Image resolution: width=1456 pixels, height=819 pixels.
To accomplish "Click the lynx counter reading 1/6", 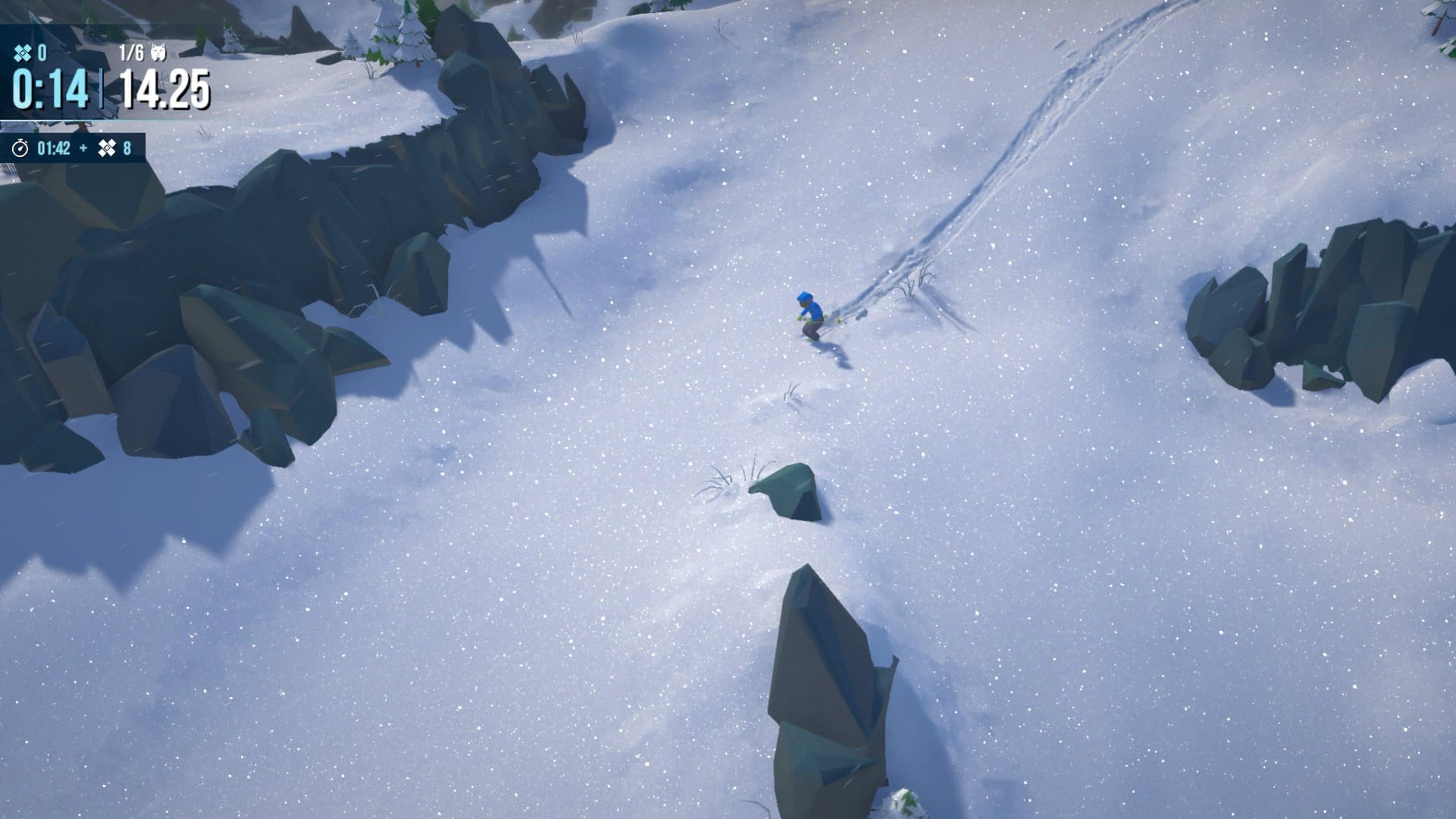I will tap(131, 52).
